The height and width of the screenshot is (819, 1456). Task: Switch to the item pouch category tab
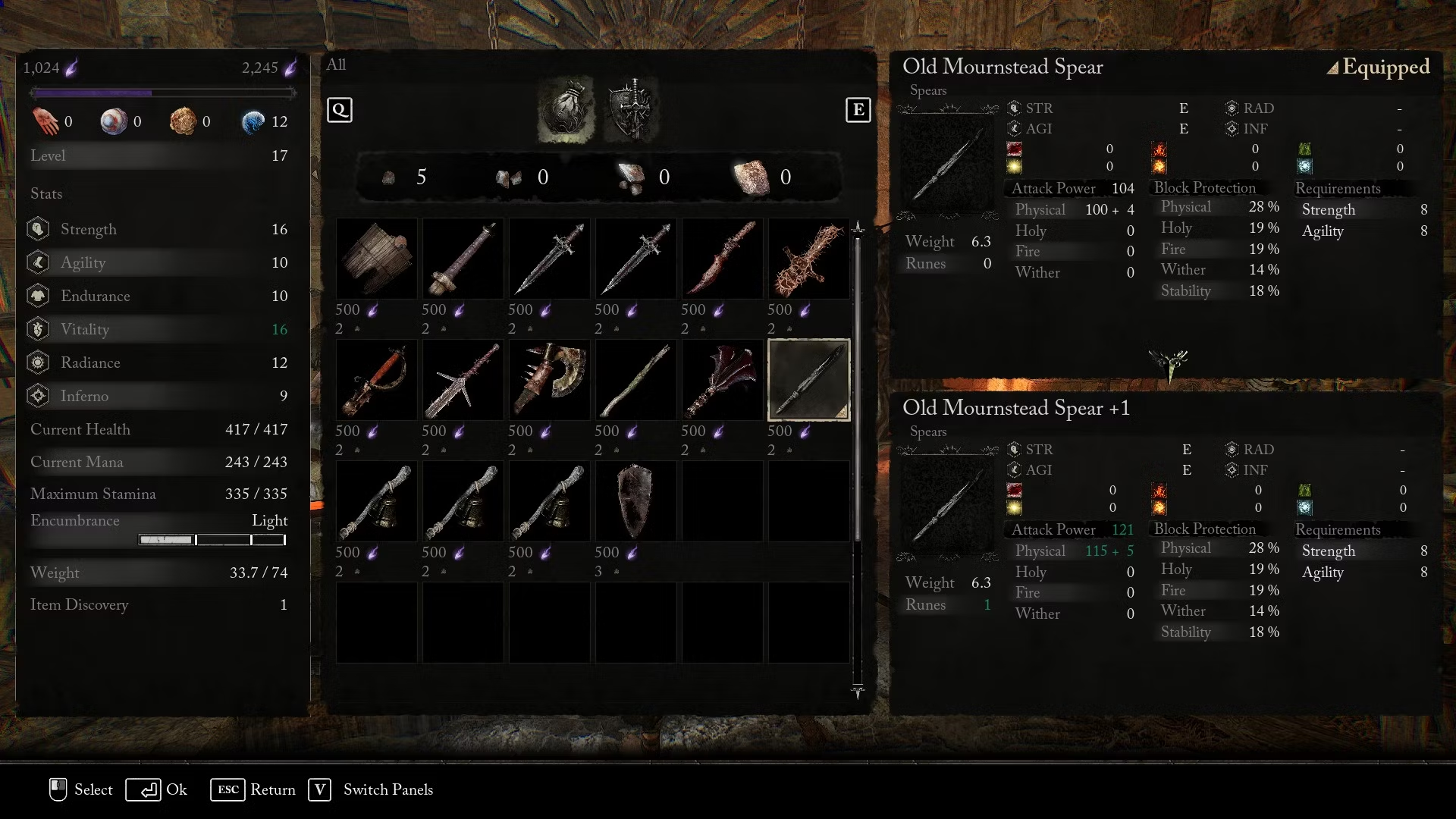tap(566, 111)
